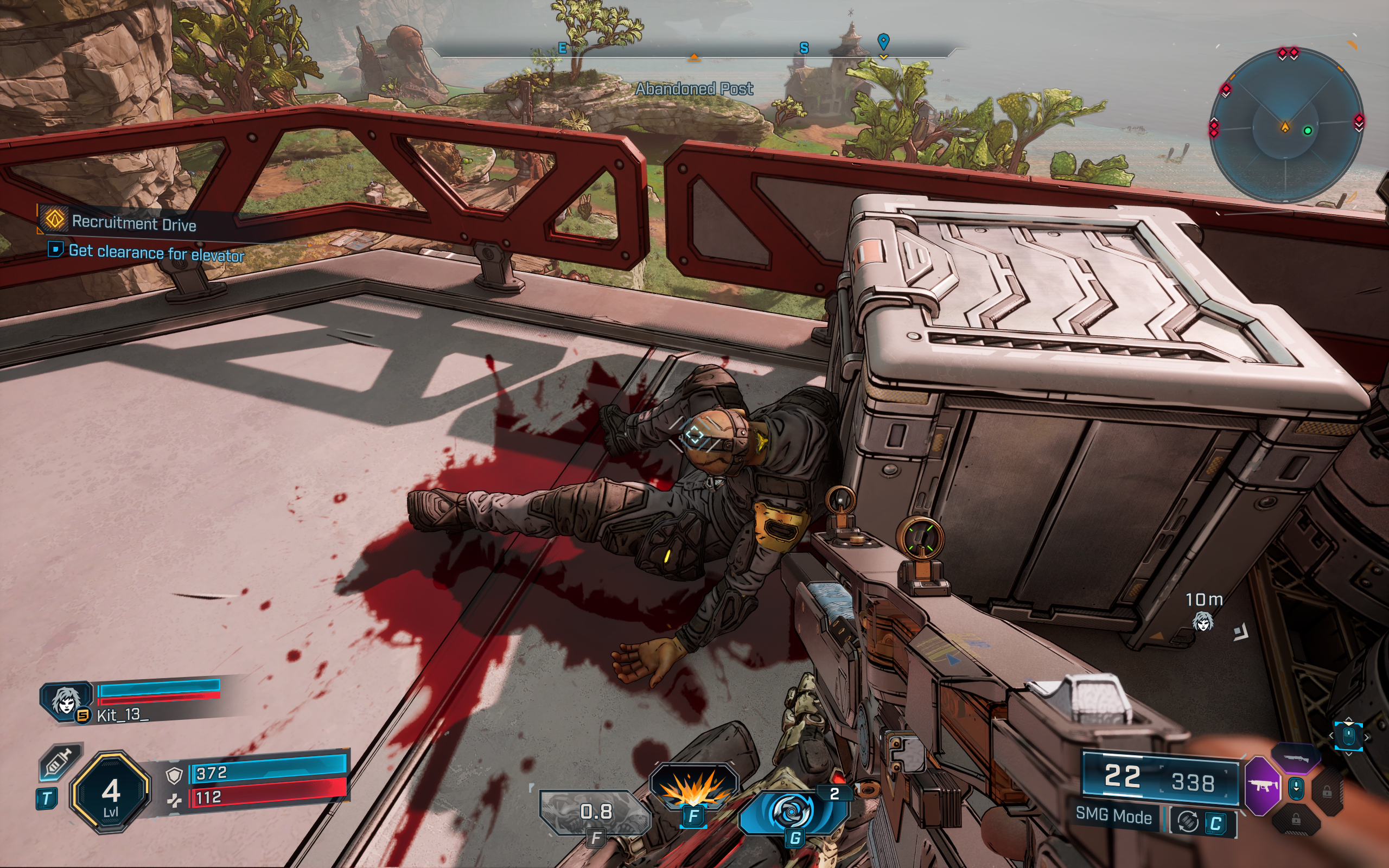Viewport: 1389px width, 868px height.
Task: Click the blue waypoint pin on compass
Action: (x=883, y=41)
